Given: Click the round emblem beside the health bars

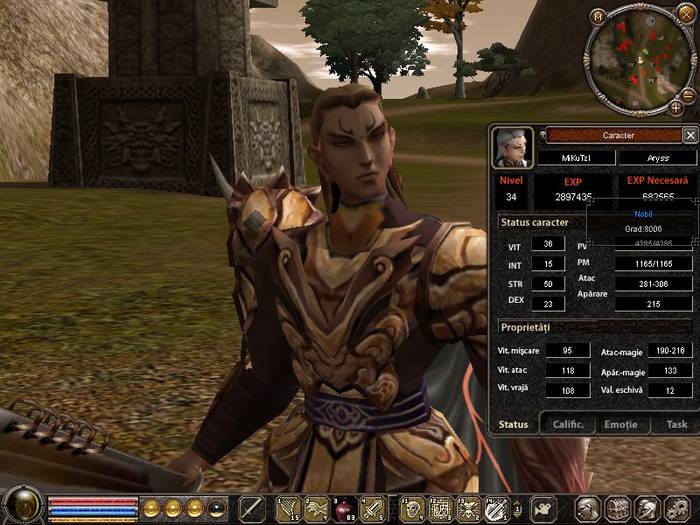Looking at the screenshot, I should (22, 506).
